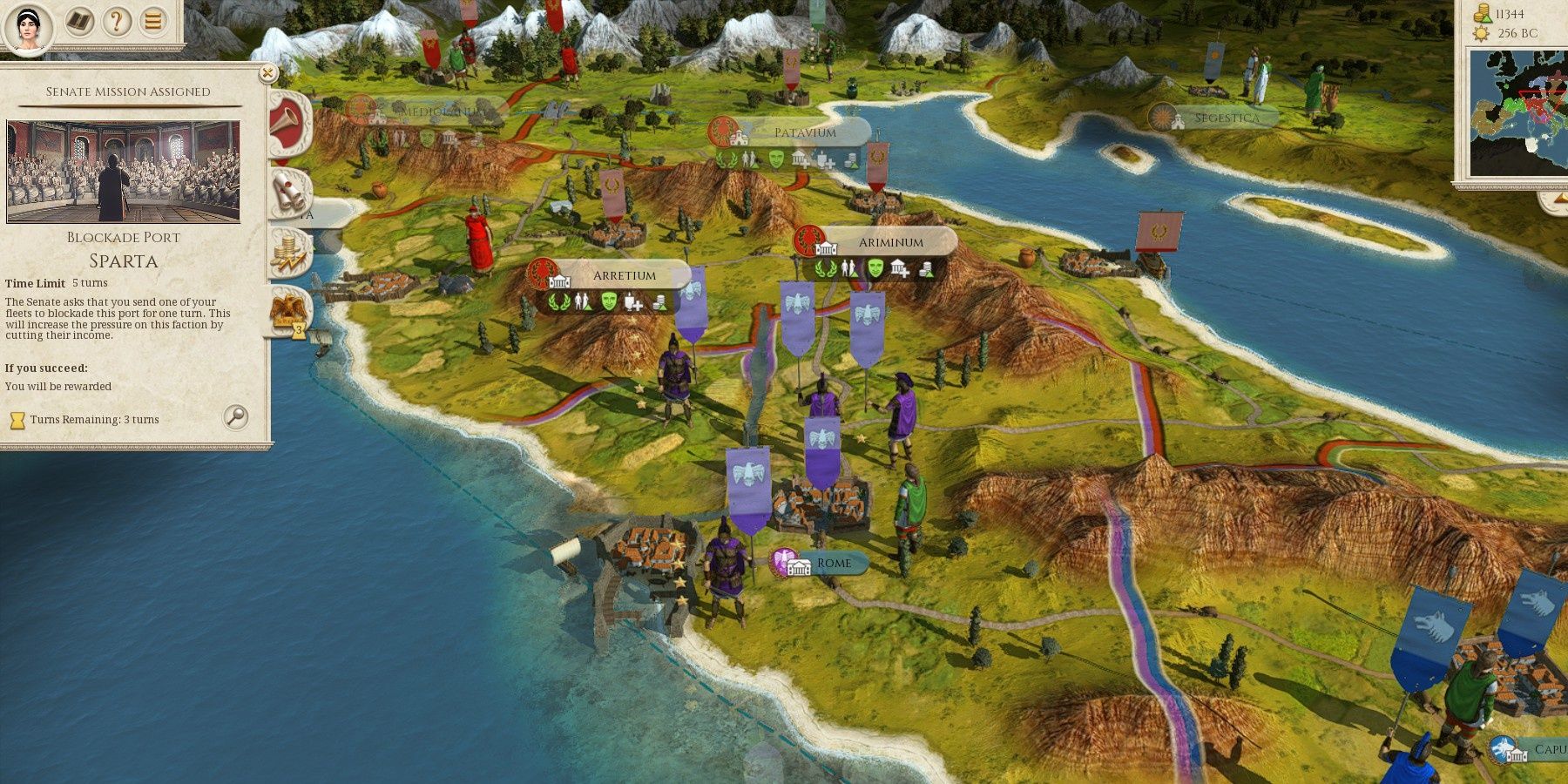Click the construction building icon under Ariminum

(901, 268)
